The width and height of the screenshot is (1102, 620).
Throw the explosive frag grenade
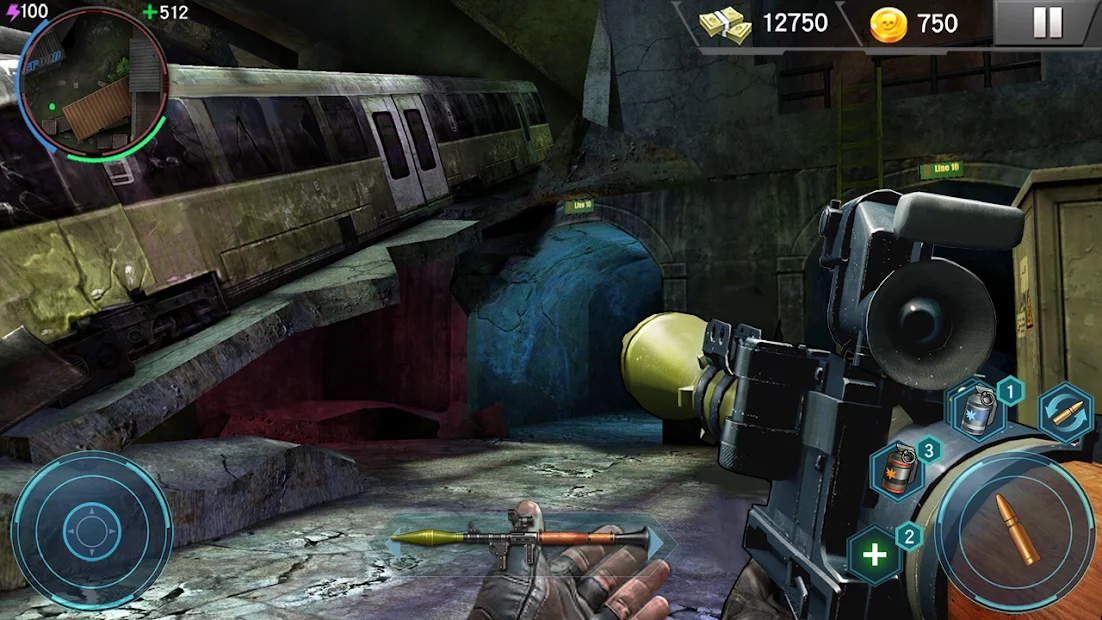[x=896, y=469]
